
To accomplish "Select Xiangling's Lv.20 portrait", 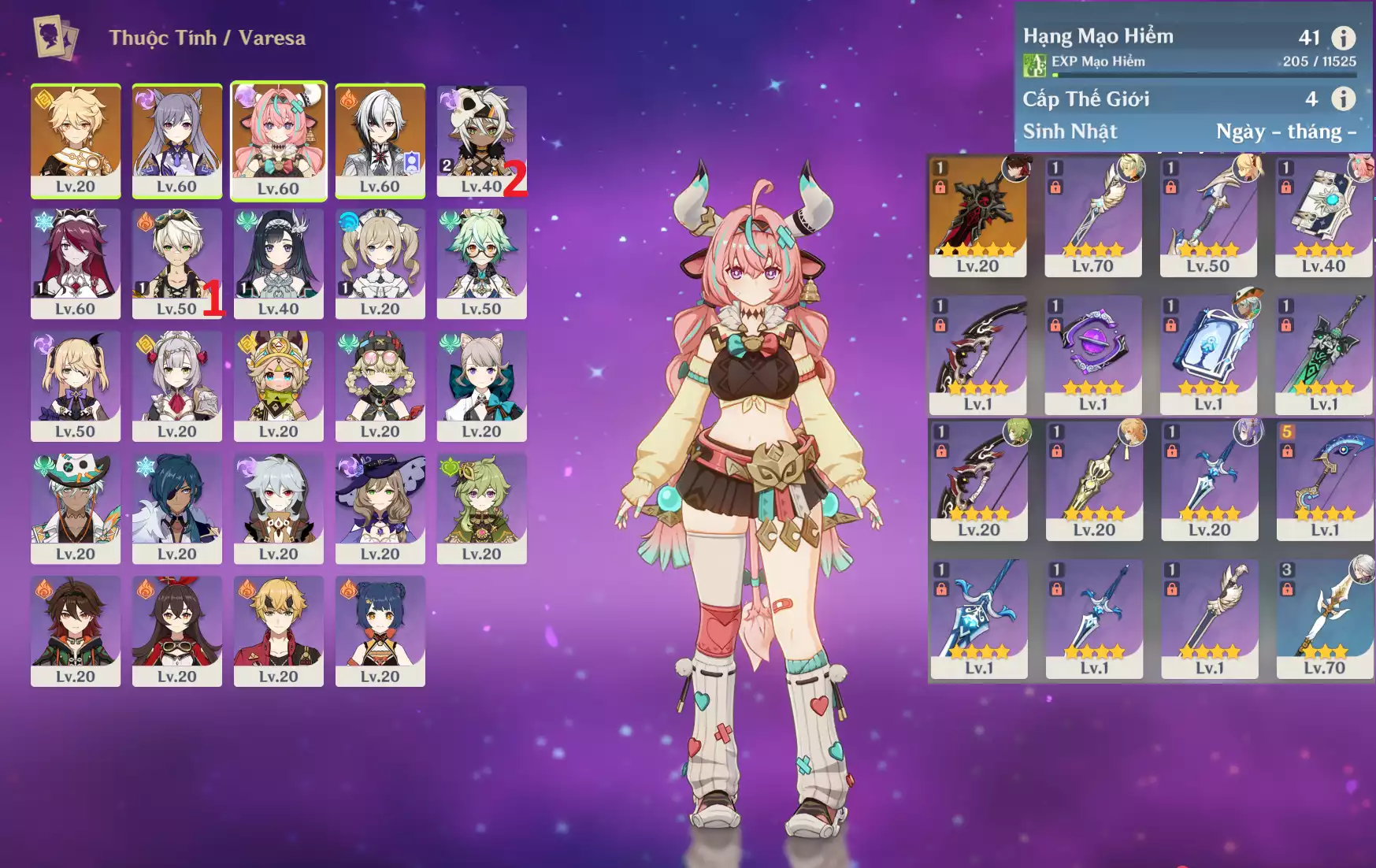I will tap(380, 630).
